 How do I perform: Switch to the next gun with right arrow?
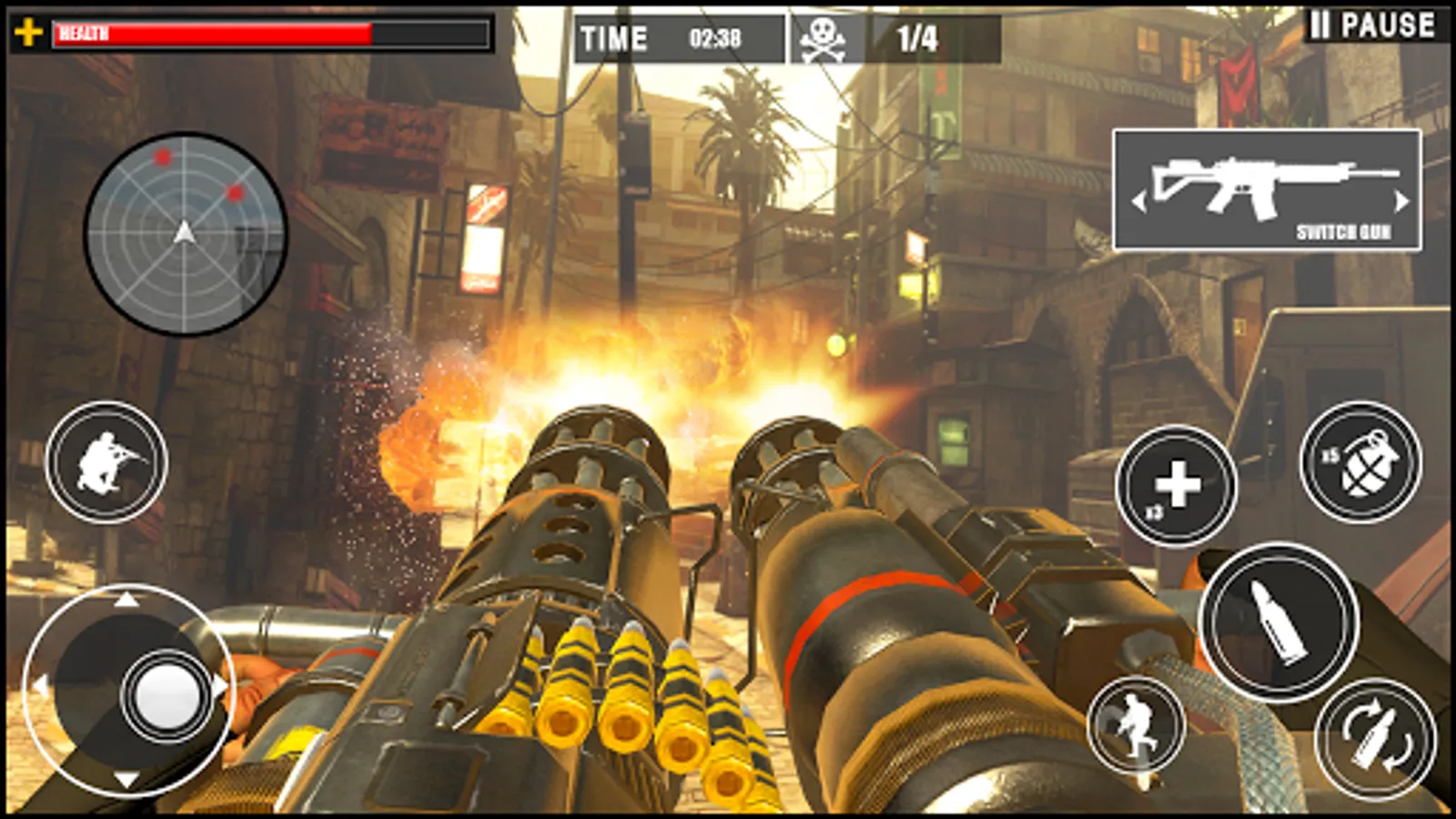(x=1402, y=201)
